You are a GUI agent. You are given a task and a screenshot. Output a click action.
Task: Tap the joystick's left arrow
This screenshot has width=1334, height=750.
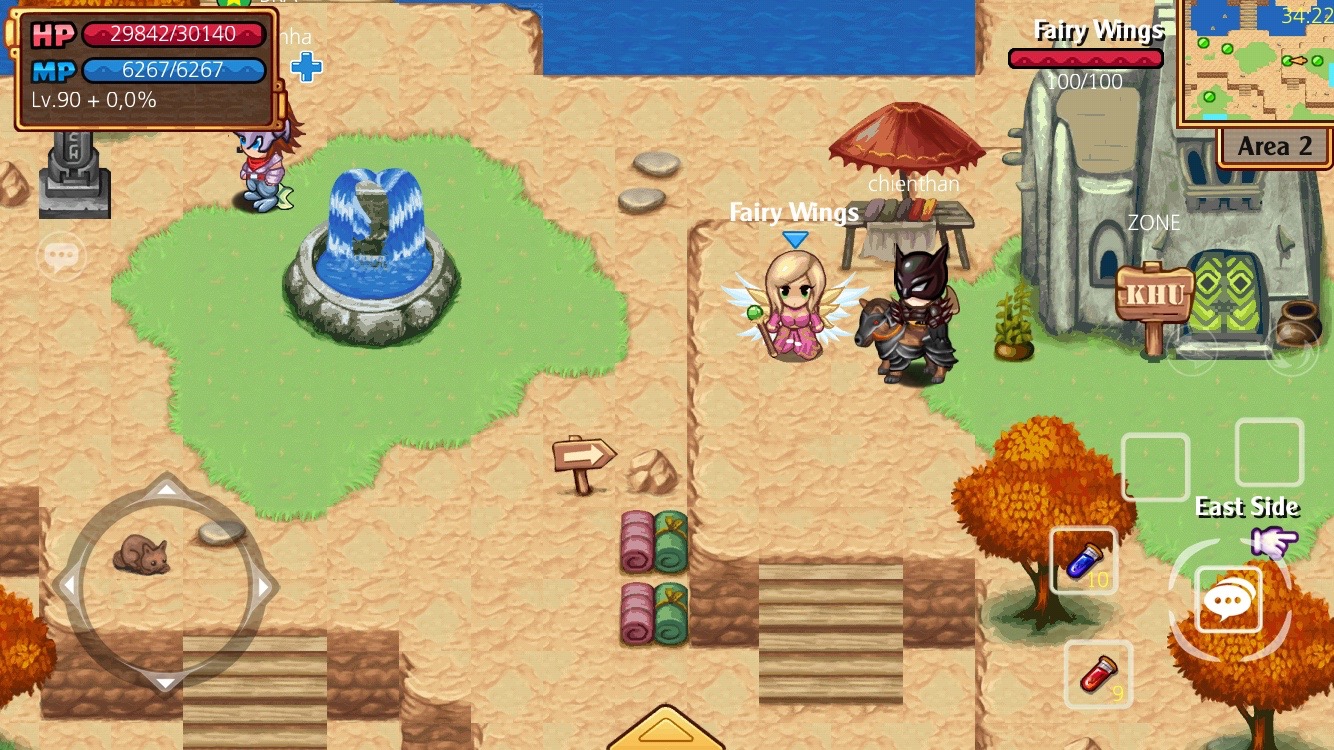[x=66, y=587]
